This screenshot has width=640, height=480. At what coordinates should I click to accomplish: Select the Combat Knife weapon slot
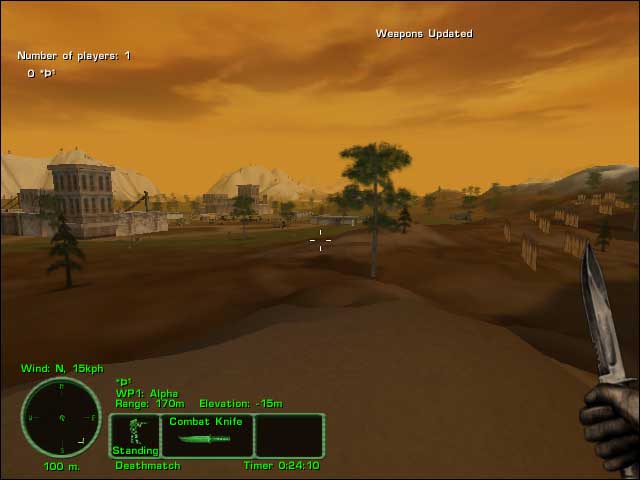coord(205,436)
